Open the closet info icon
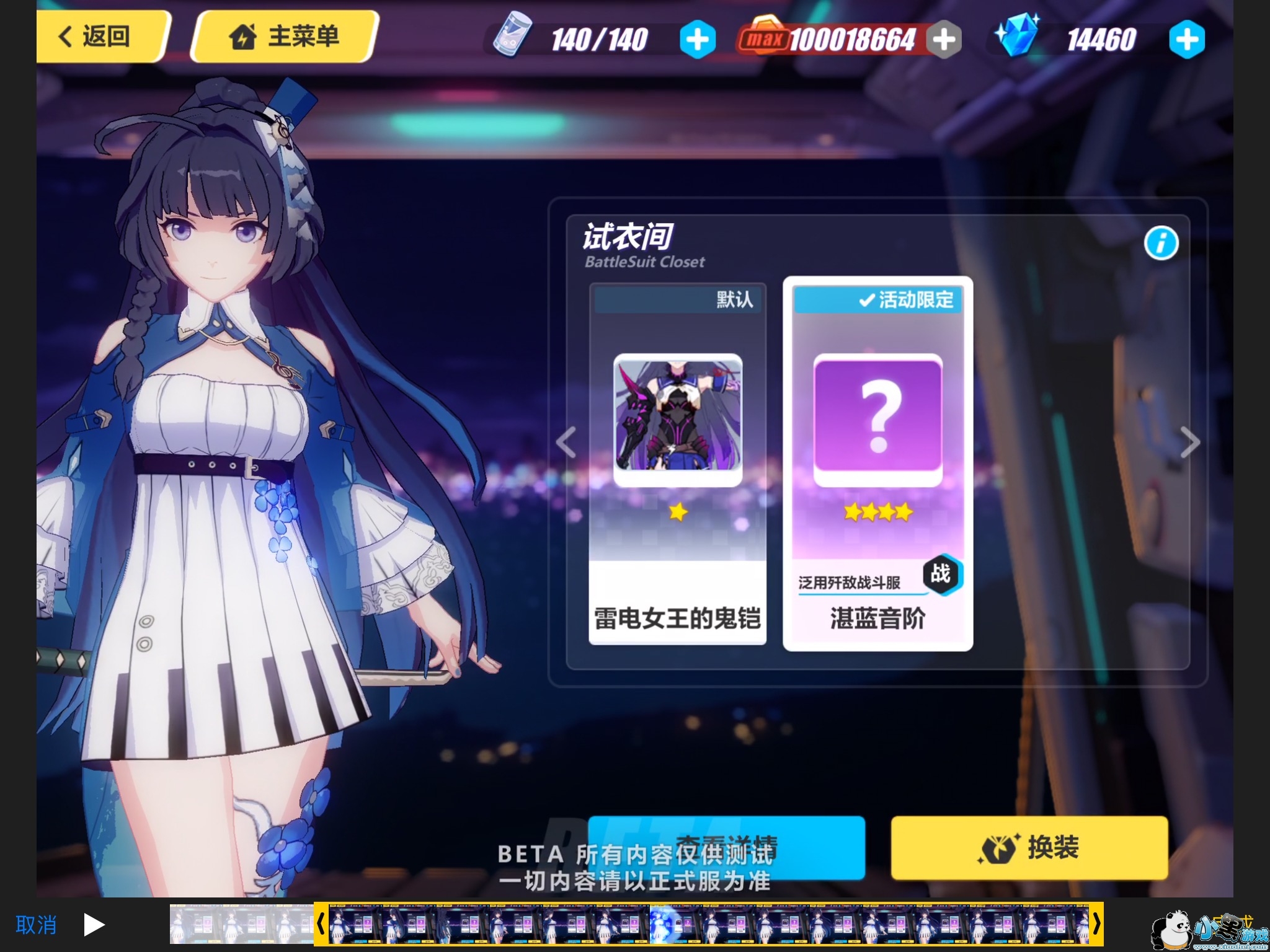 point(1161,243)
